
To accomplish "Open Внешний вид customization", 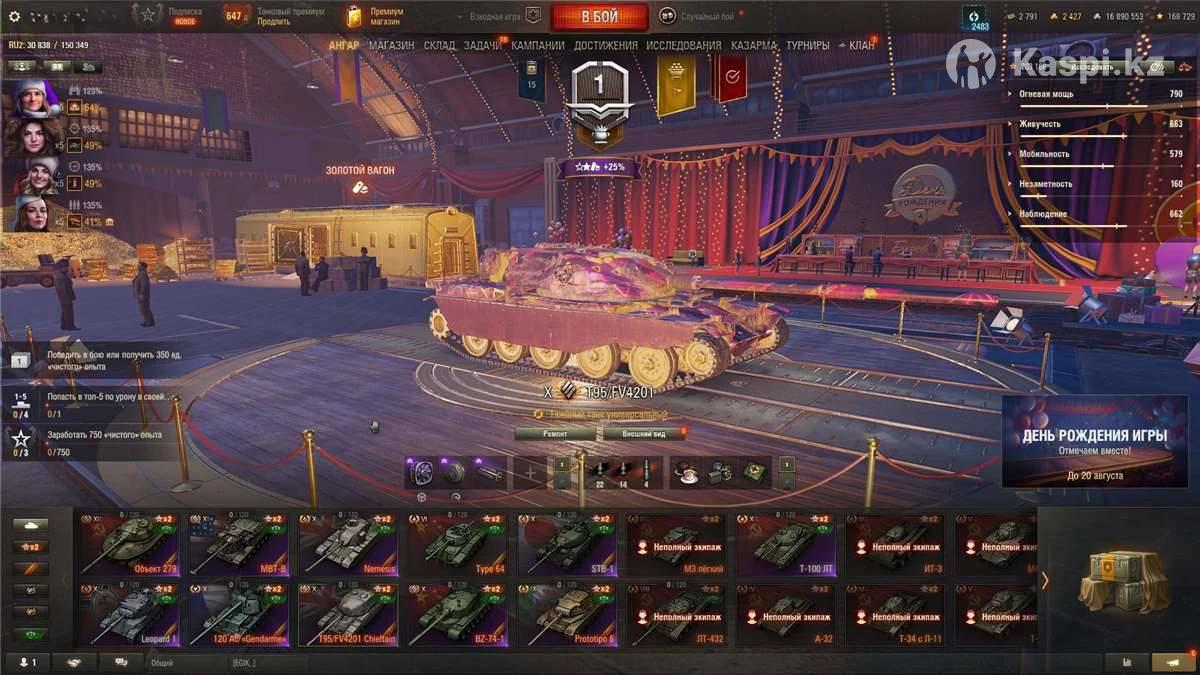I will pyautogui.click(x=644, y=434).
